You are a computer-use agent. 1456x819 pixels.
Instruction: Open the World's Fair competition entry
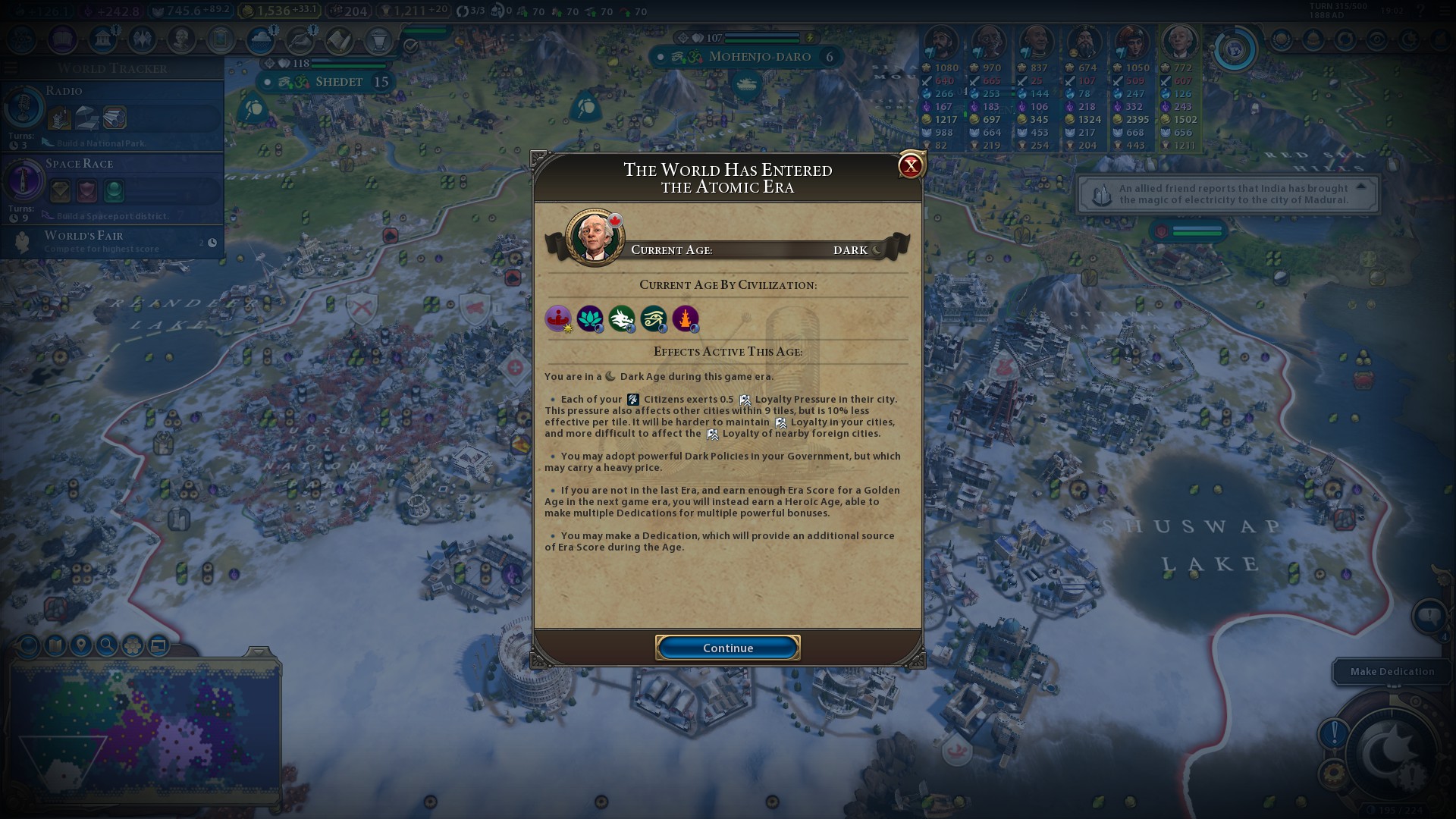(112, 242)
